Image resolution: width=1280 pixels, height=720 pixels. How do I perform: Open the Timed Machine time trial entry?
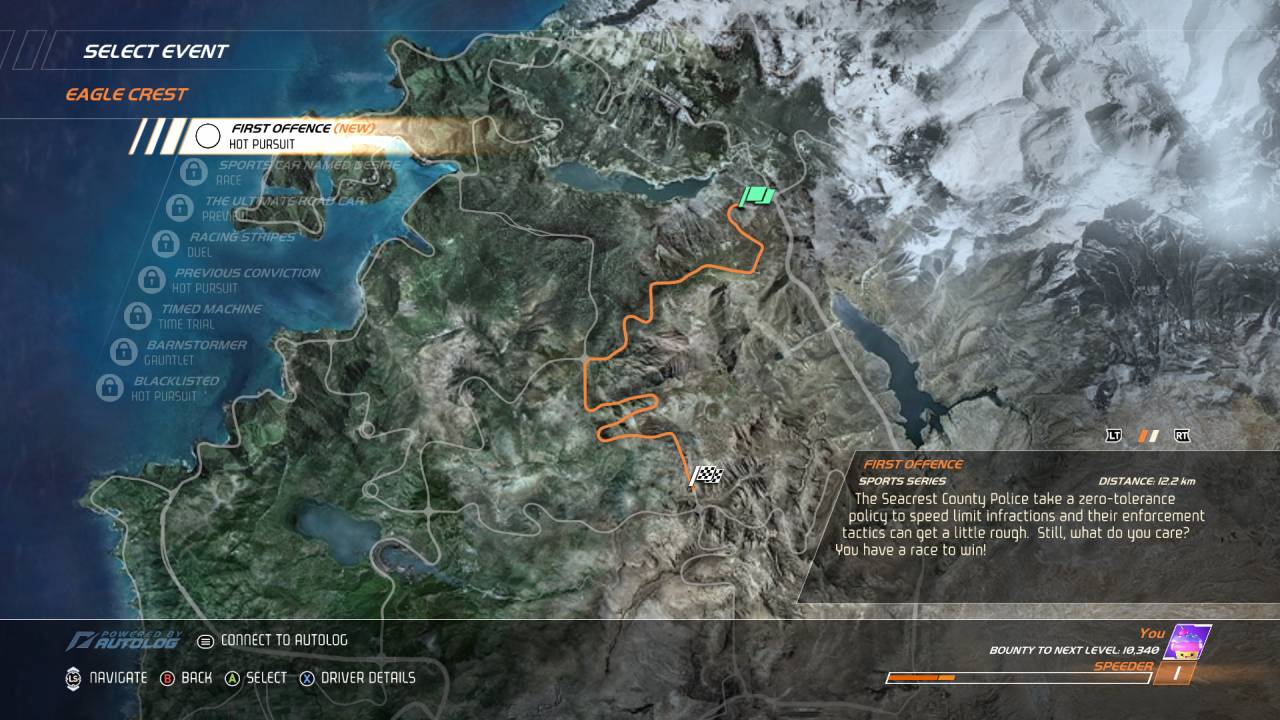click(209, 316)
